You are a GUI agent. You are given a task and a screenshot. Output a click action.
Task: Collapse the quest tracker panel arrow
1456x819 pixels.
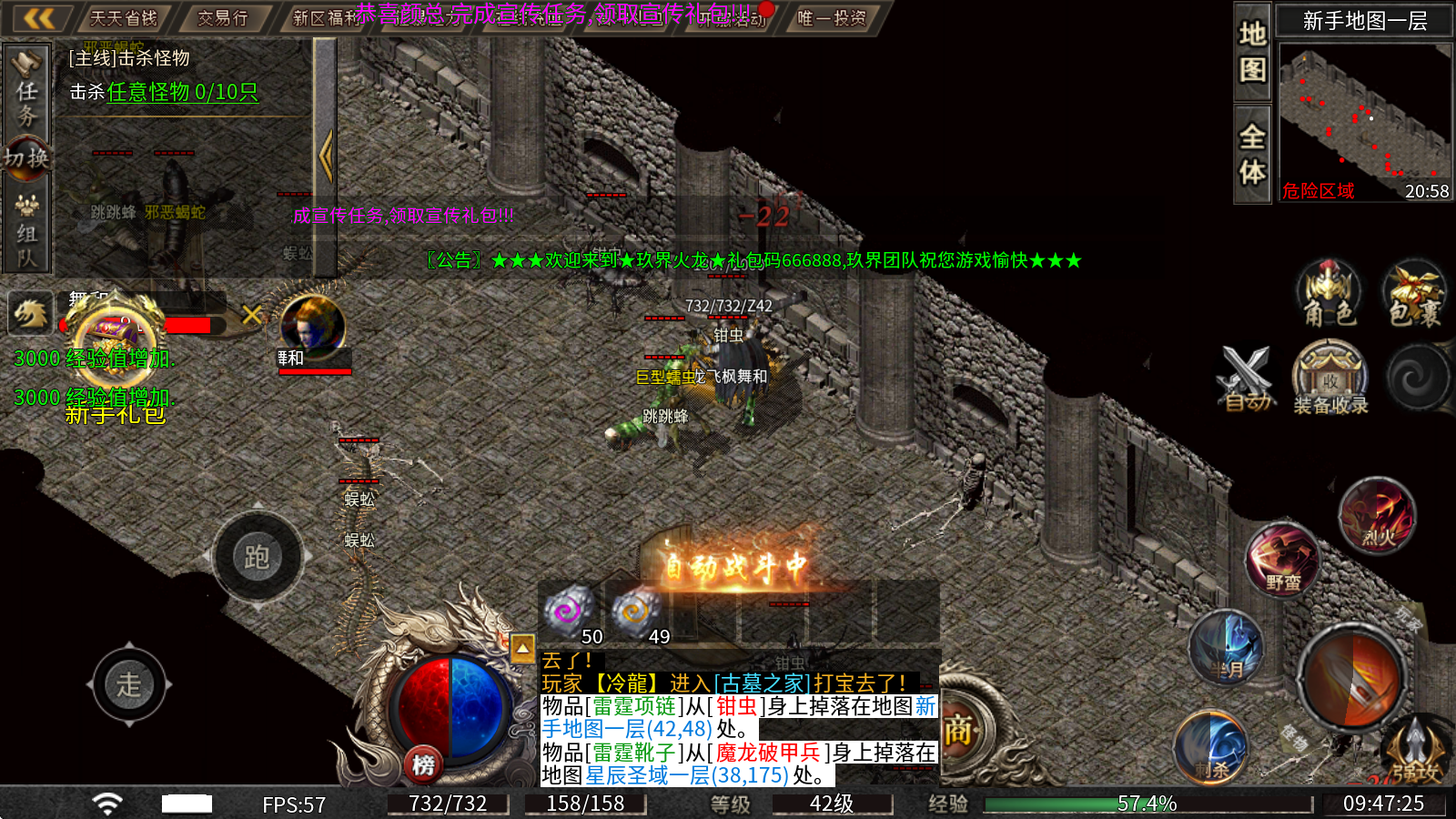[x=326, y=156]
